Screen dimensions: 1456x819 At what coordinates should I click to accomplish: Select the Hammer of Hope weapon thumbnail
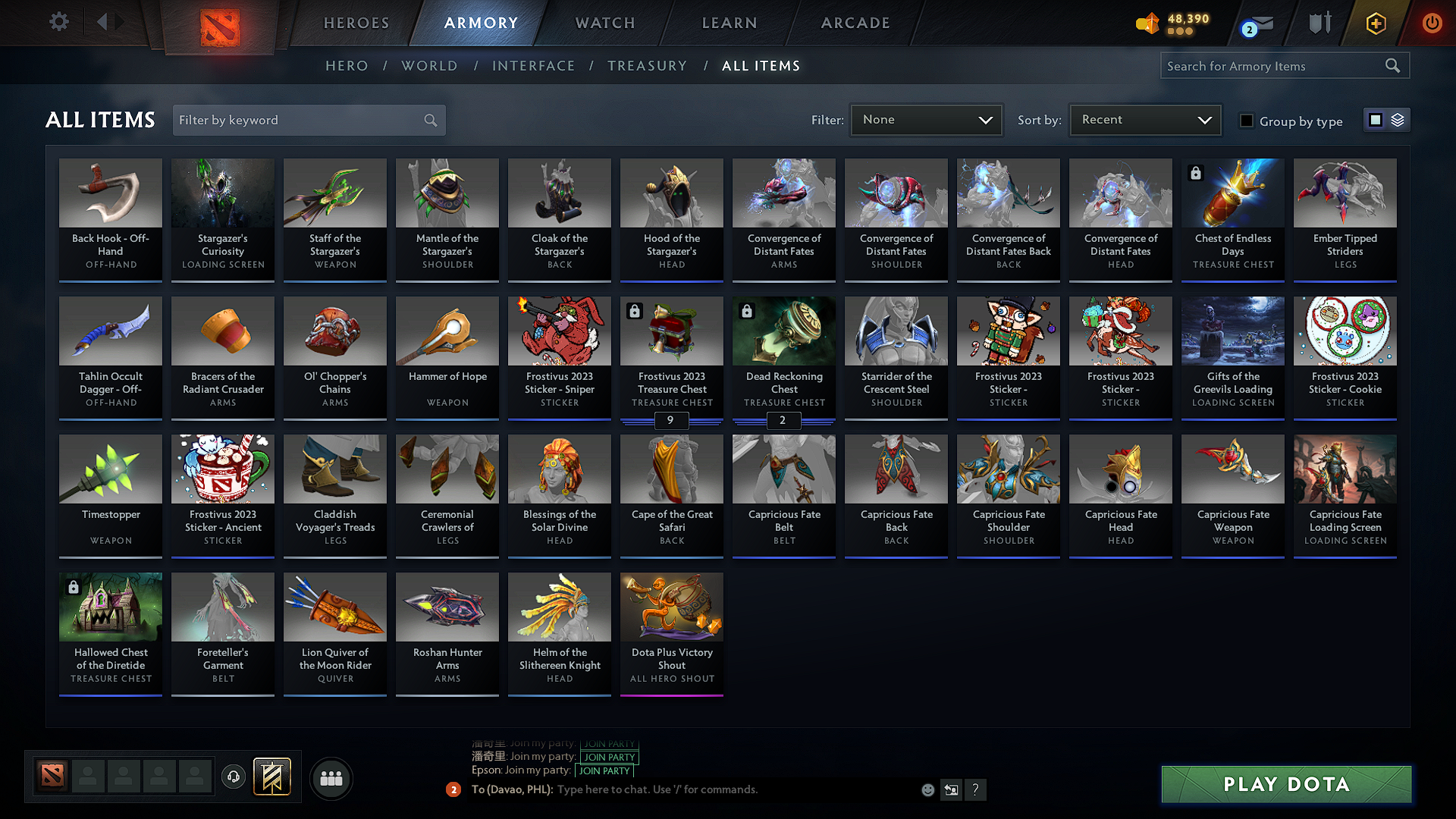tap(447, 331)
